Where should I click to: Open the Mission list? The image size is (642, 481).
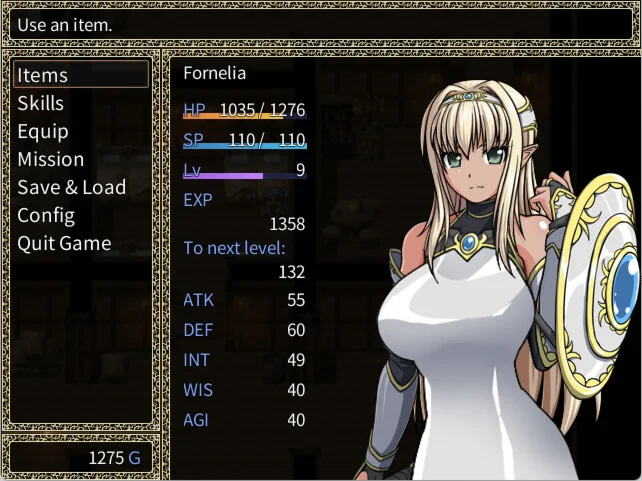tap(51, 159)
